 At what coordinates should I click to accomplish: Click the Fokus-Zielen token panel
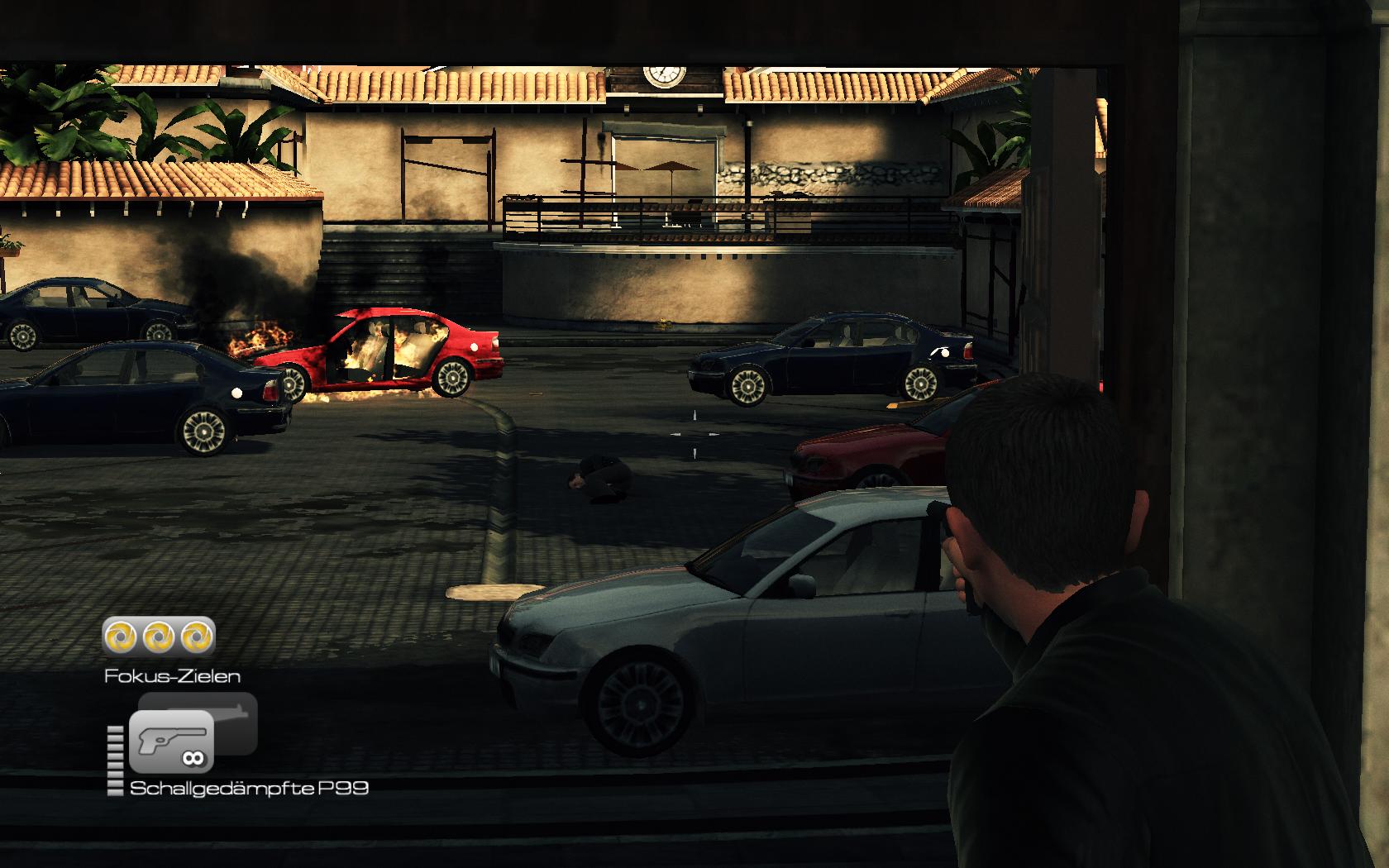point(159,637)
